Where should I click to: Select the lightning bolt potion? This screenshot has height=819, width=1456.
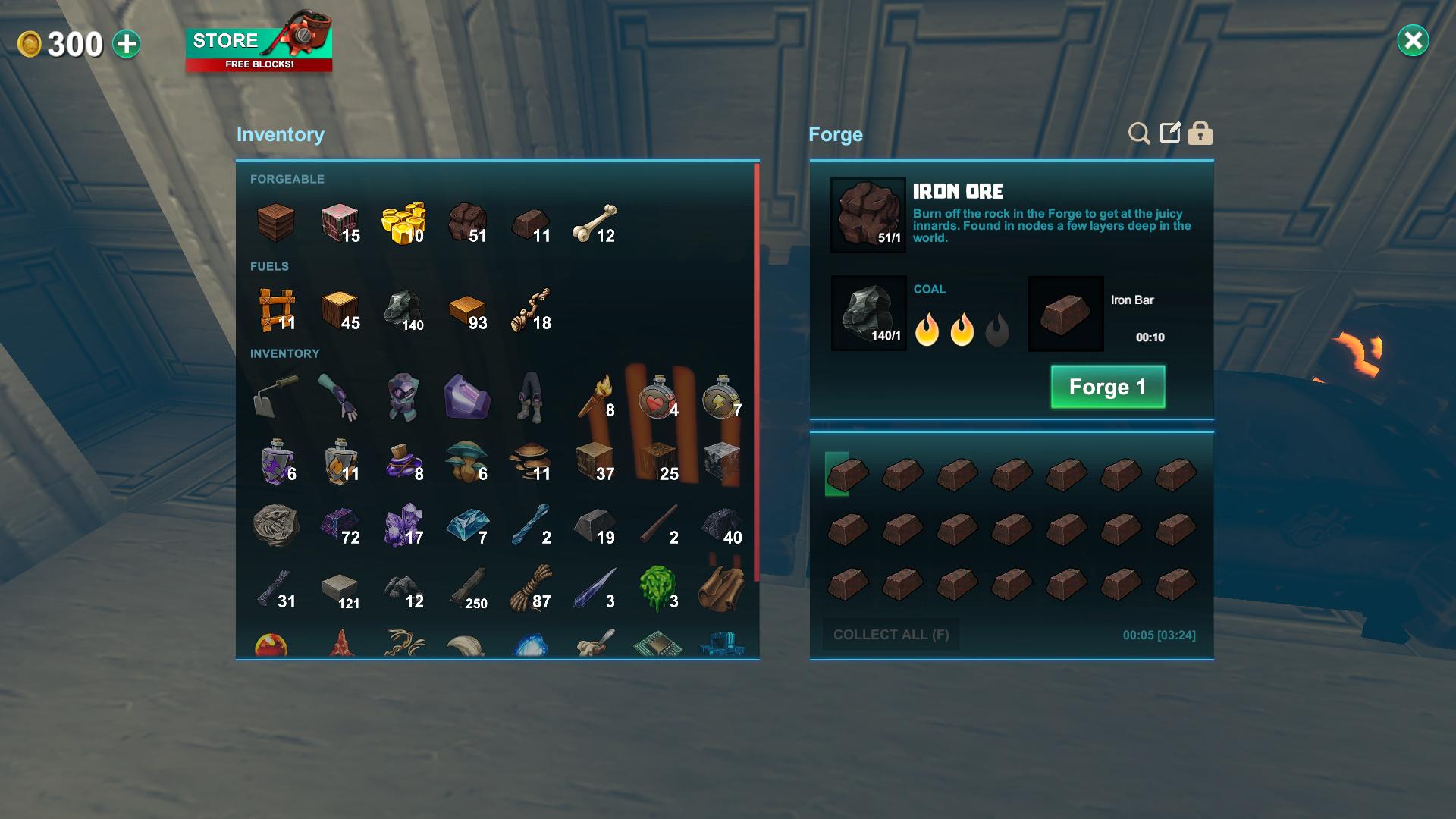(721, 397)
